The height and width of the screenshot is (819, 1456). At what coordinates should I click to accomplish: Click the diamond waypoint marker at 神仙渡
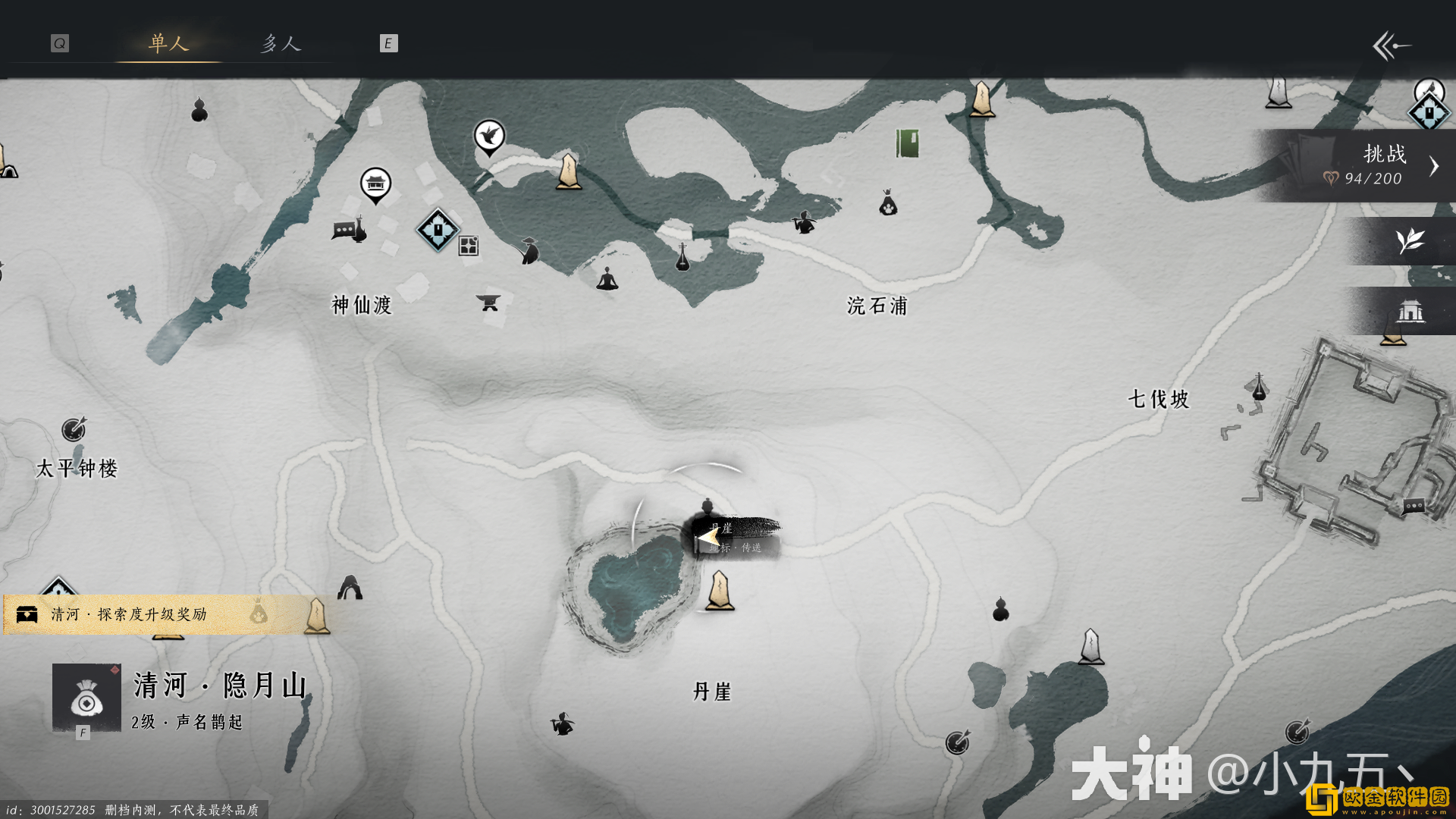[438, 229]
